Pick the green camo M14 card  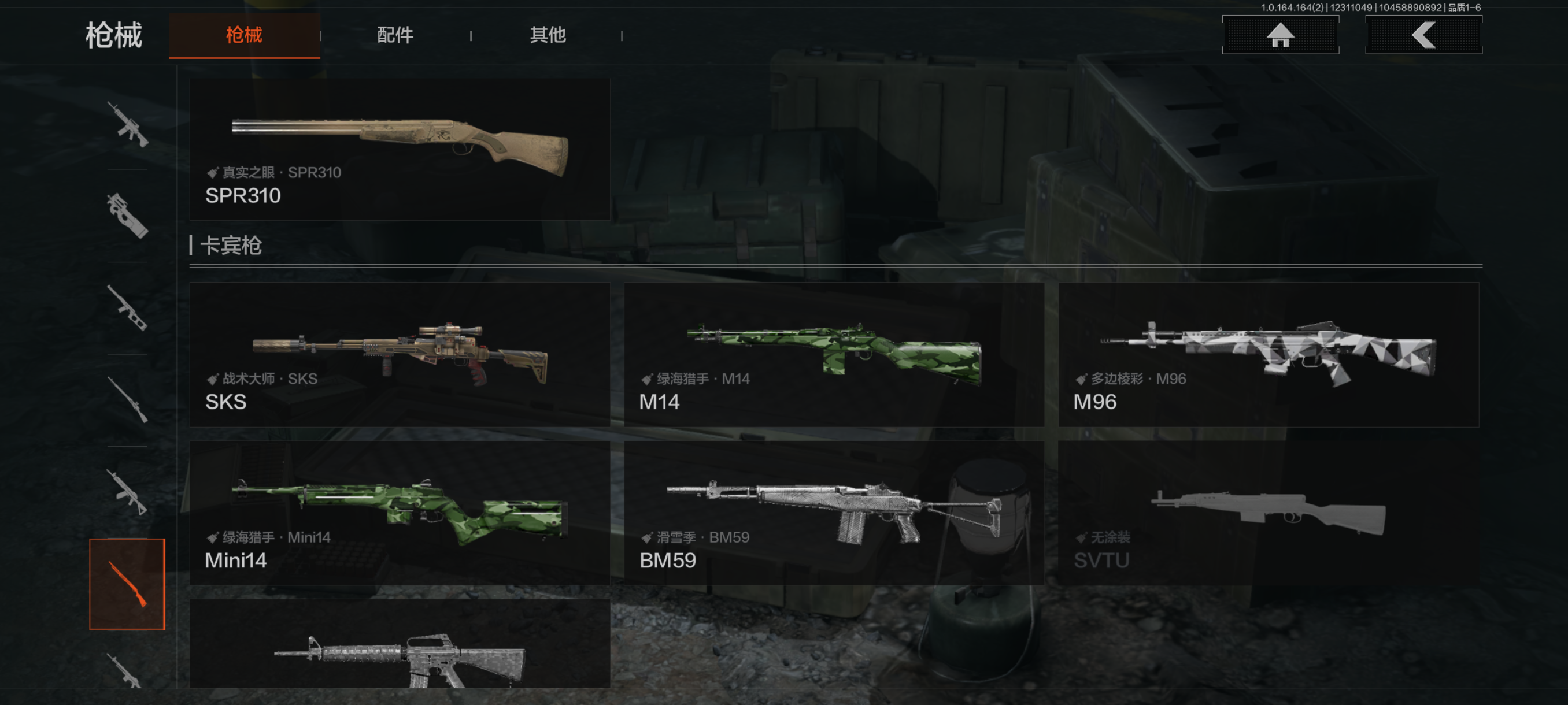click(833, 355)
